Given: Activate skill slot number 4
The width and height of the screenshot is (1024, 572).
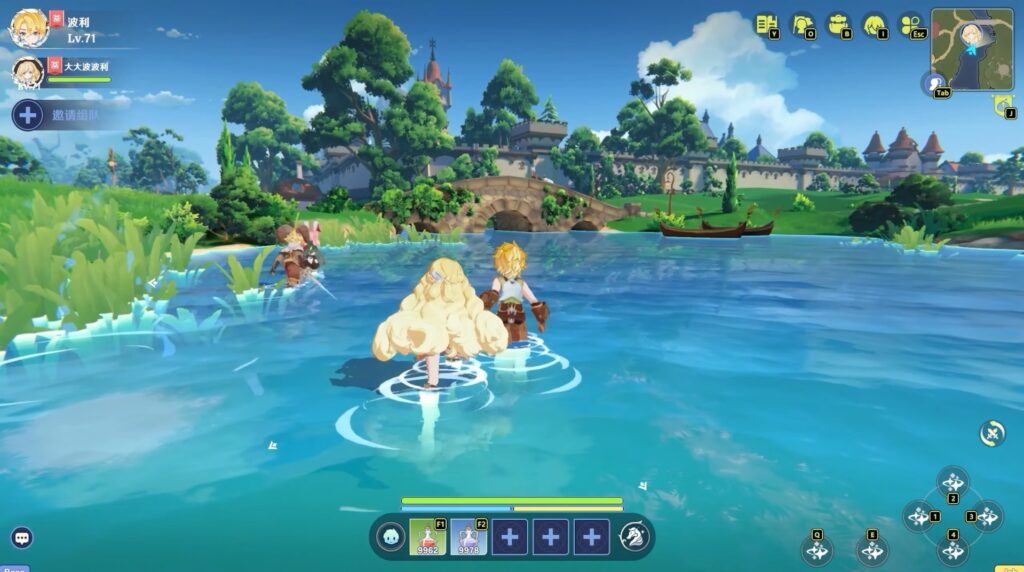Looking at the screenshot, I should (x=952, y=548).
